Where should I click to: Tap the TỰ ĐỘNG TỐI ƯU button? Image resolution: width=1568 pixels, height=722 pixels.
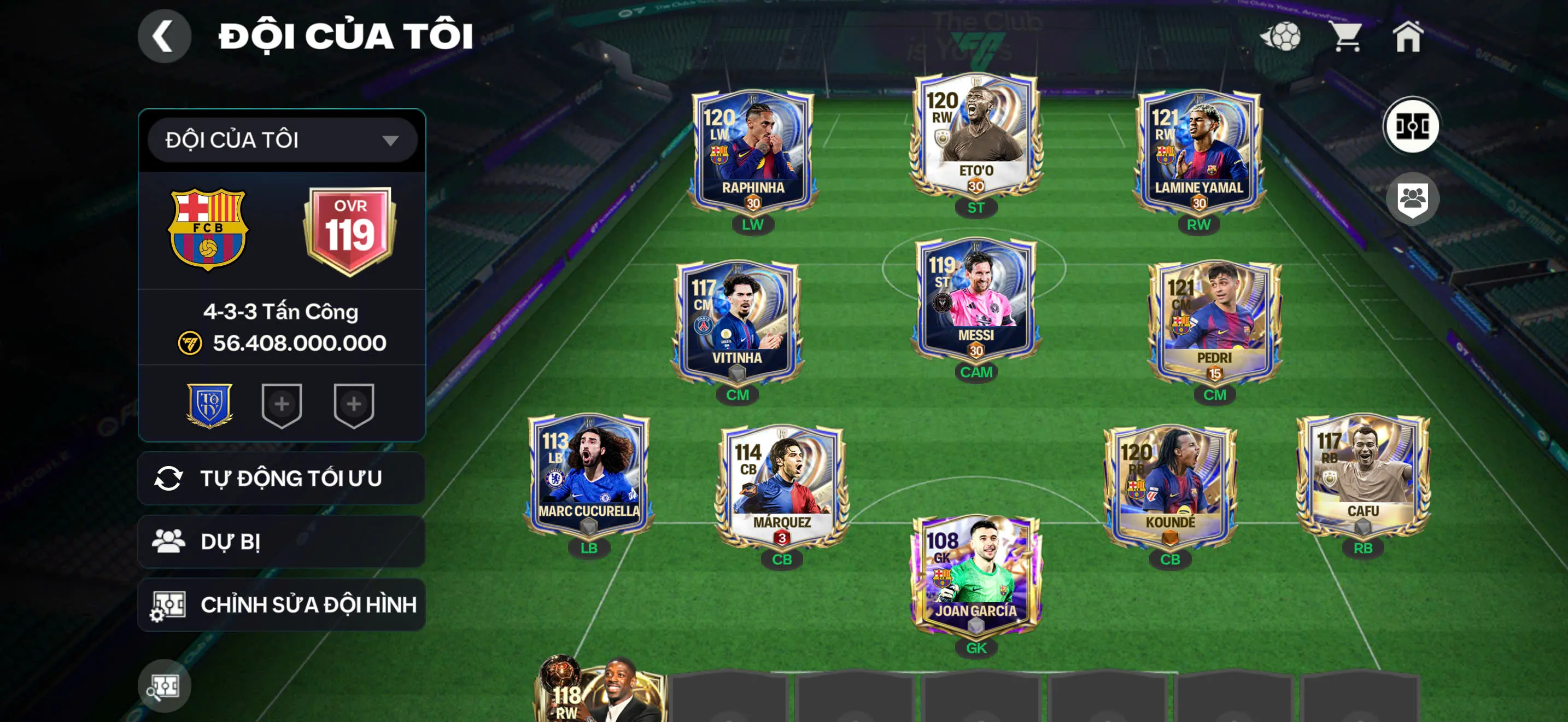tap(282, 479)
